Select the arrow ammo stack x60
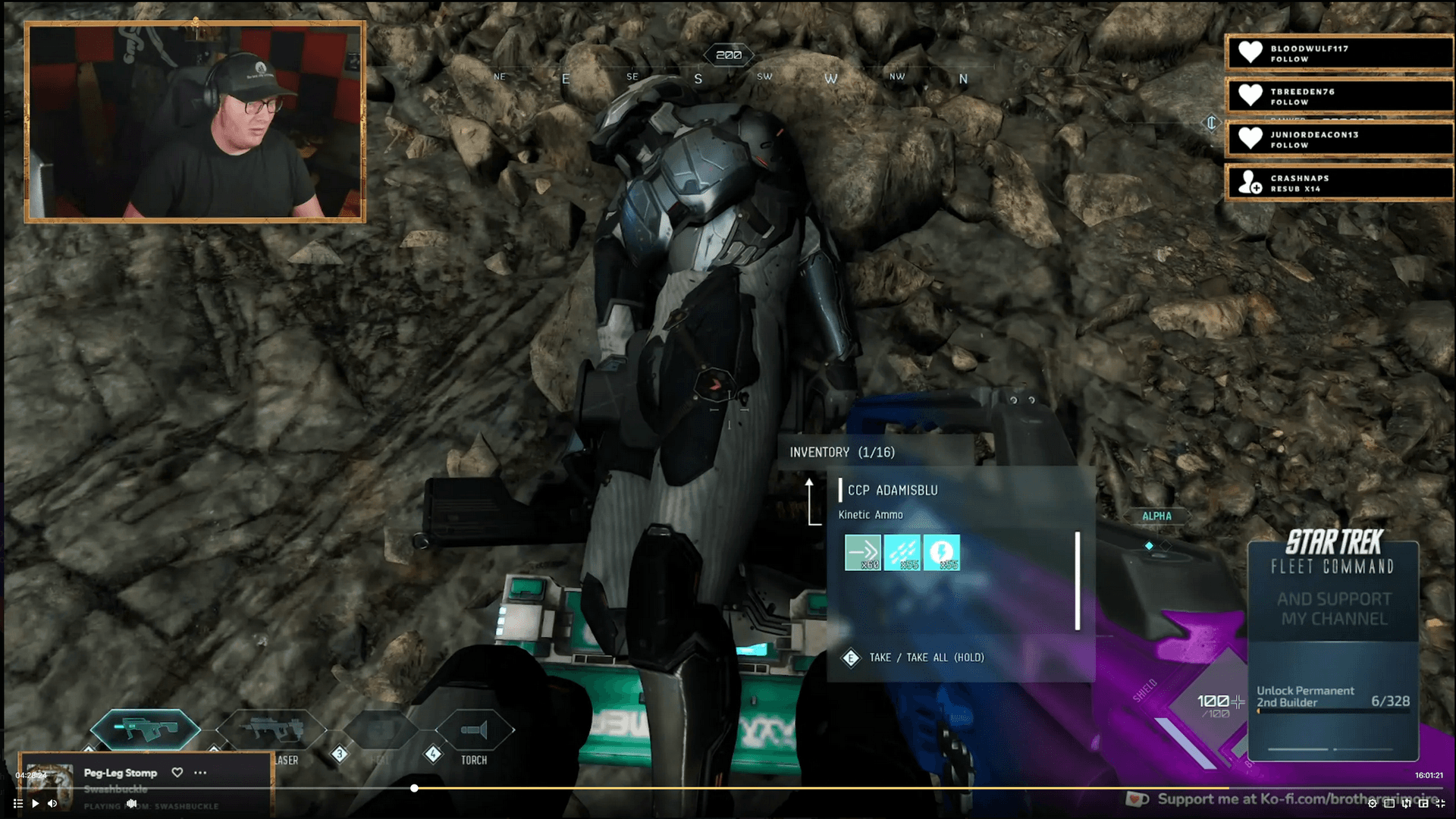 coord(863,553)
